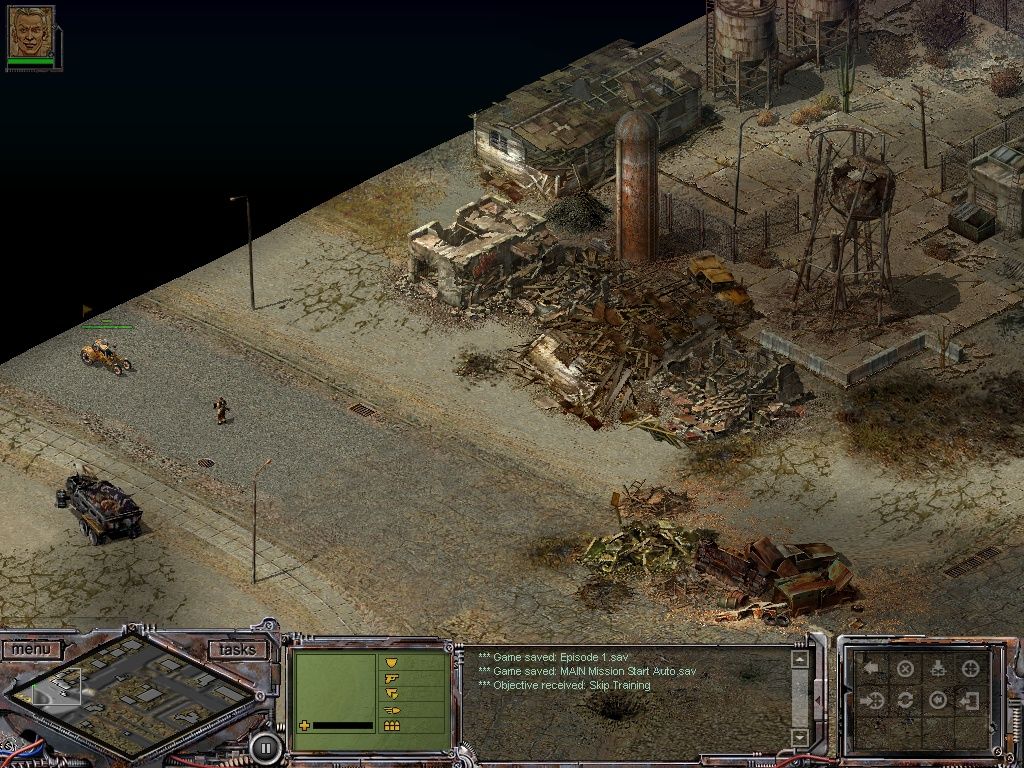Select the character portrait

click(31, 32)
